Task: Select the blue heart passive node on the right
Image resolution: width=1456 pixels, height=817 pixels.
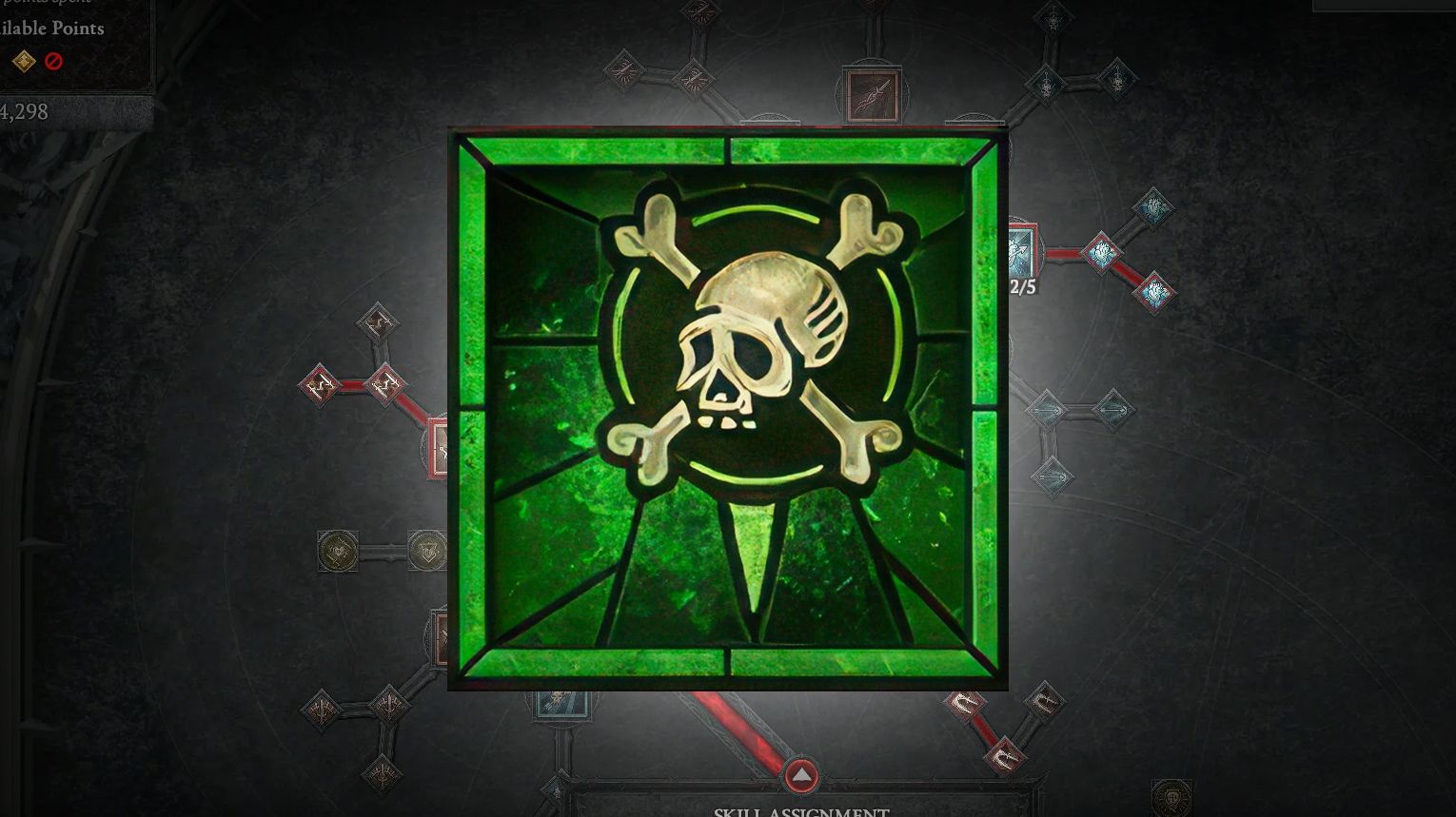Action: click(x=1154, y=207)
